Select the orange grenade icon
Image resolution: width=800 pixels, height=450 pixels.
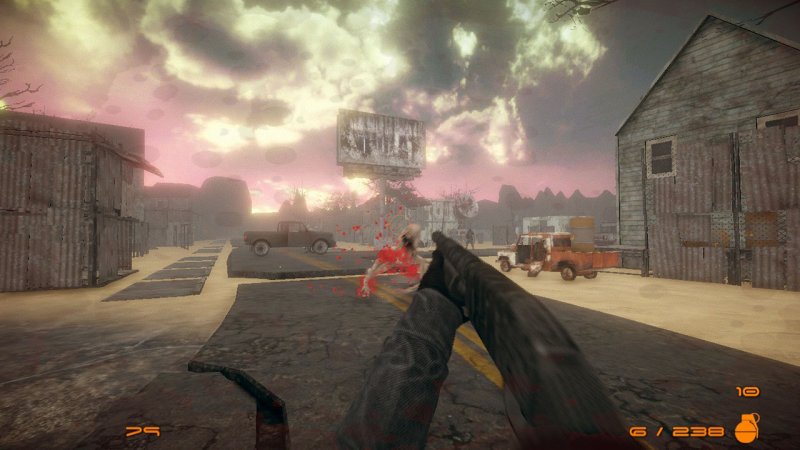pyautogui.click(x=746, y=428)
